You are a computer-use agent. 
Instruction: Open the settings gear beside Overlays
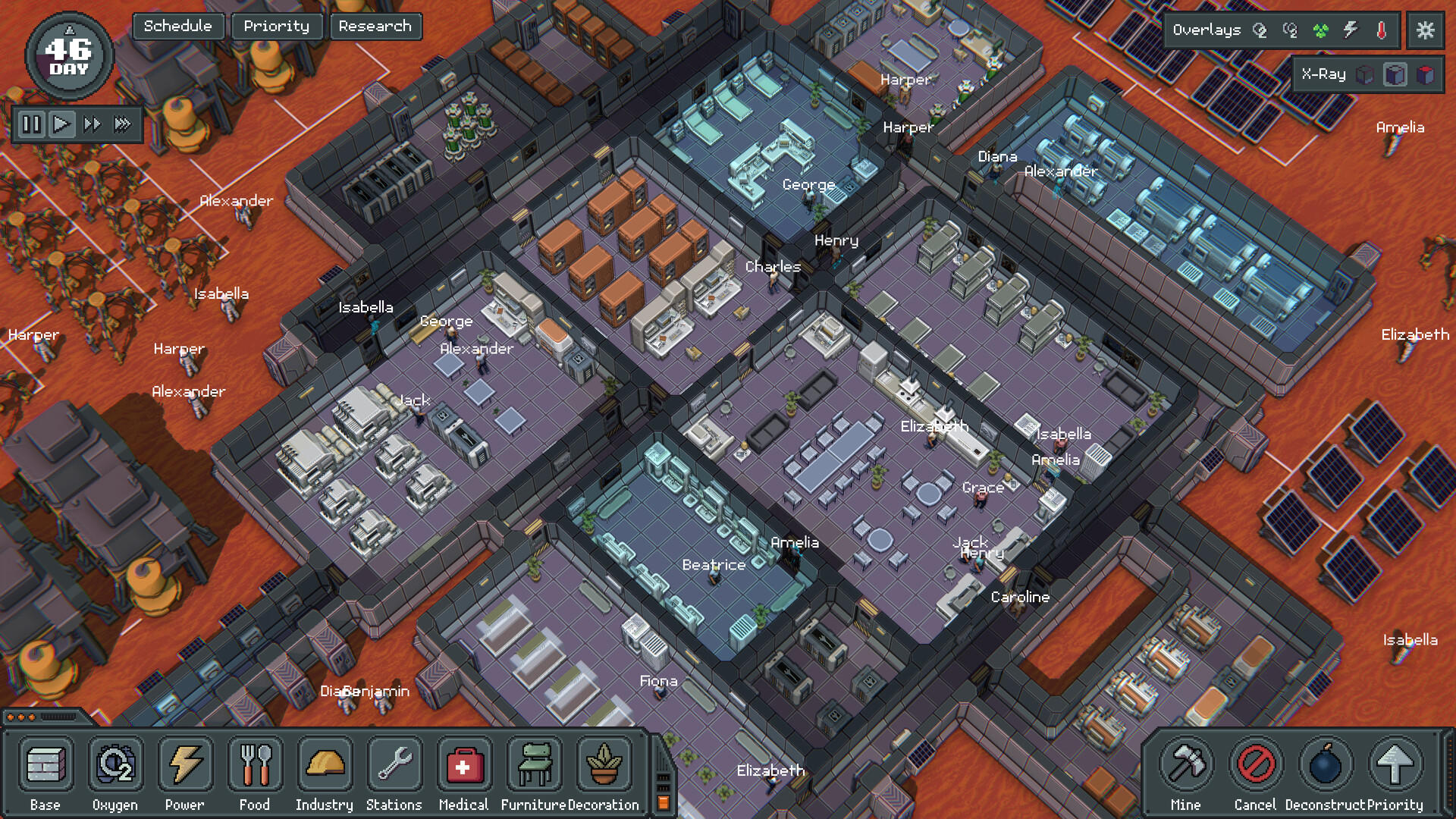pos(1425,30)
